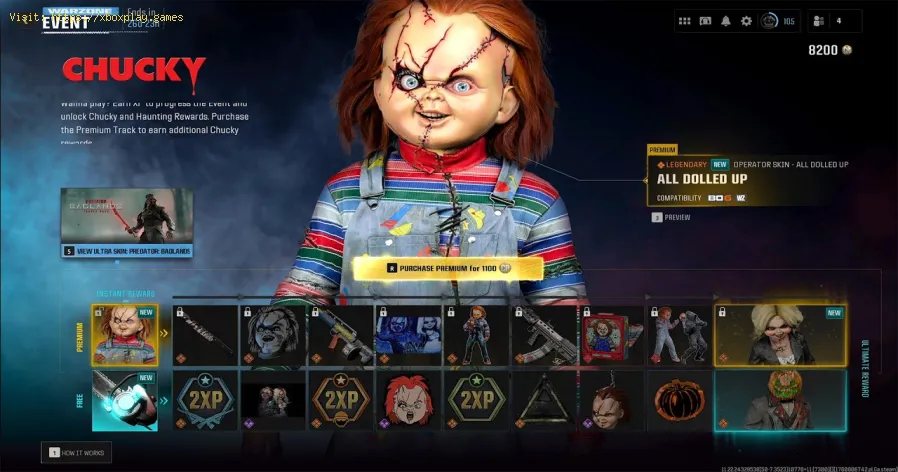
Task: Open the player level rank icon
Action: (770, 21)
